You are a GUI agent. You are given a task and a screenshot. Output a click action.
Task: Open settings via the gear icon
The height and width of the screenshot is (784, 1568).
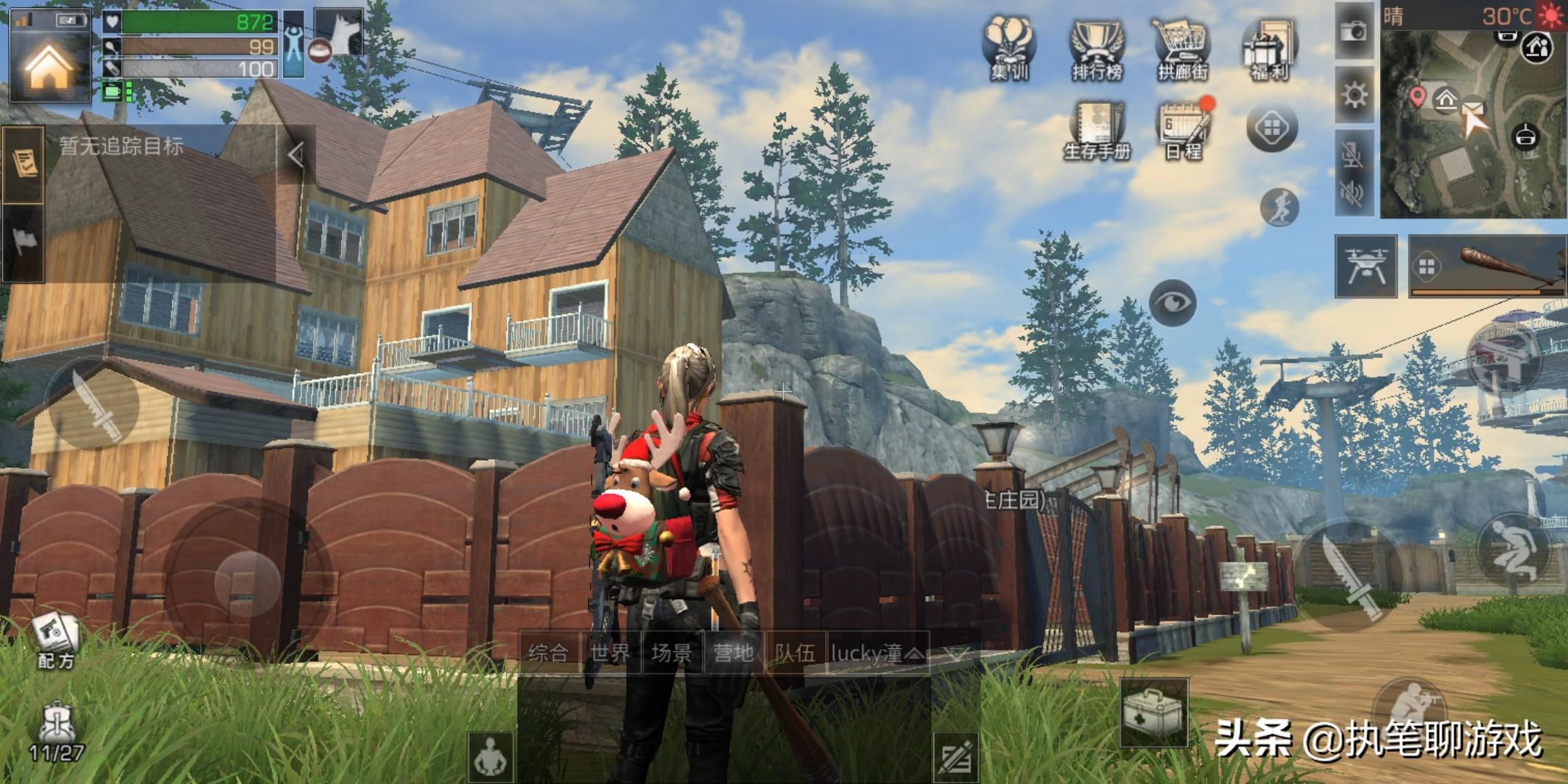tap(1354, 94)
